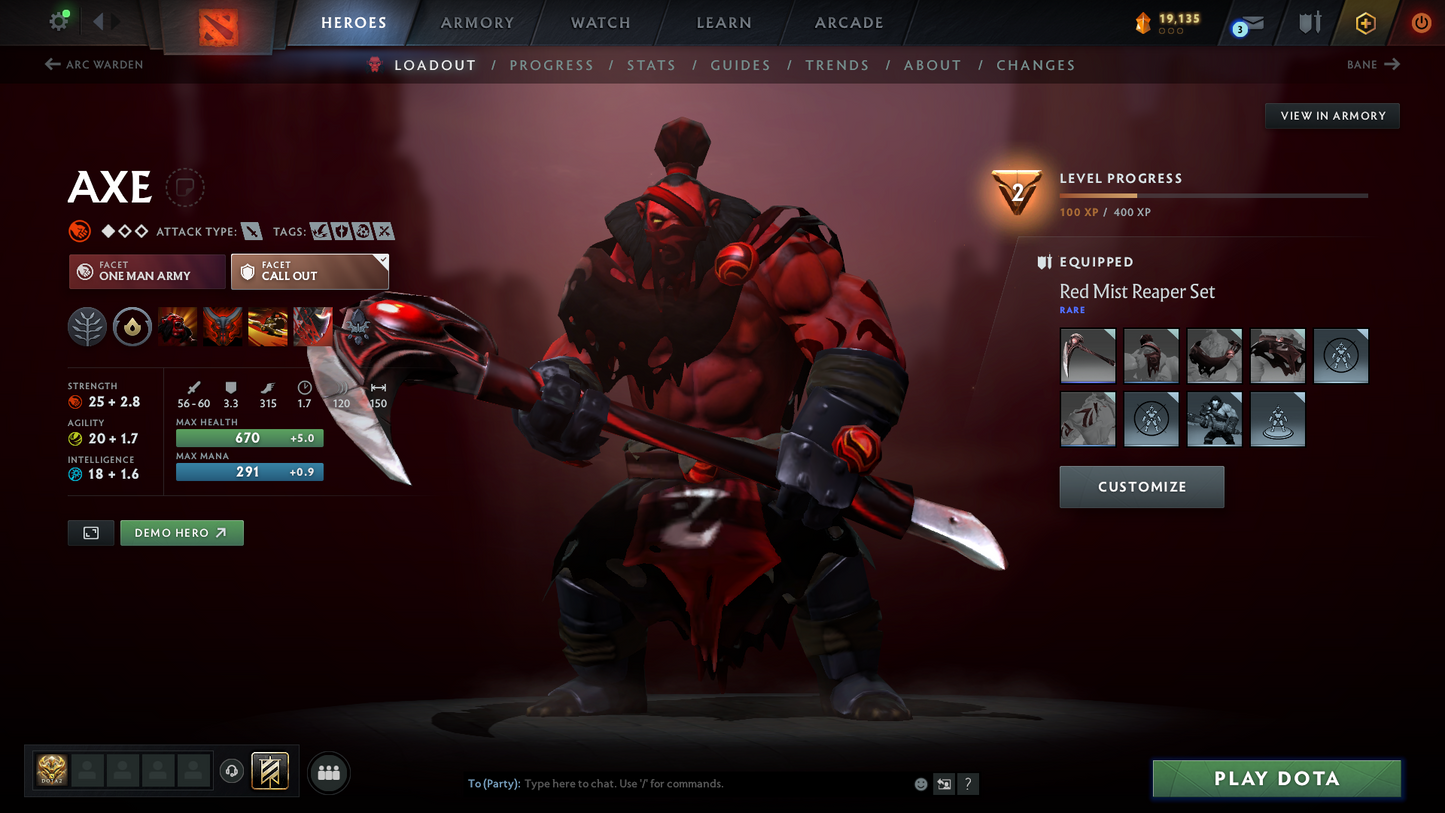The width and height of the screenshot is (1445, 813).
Task: Select Berserker's Call ability icon
Action: [x=177, y=326]
